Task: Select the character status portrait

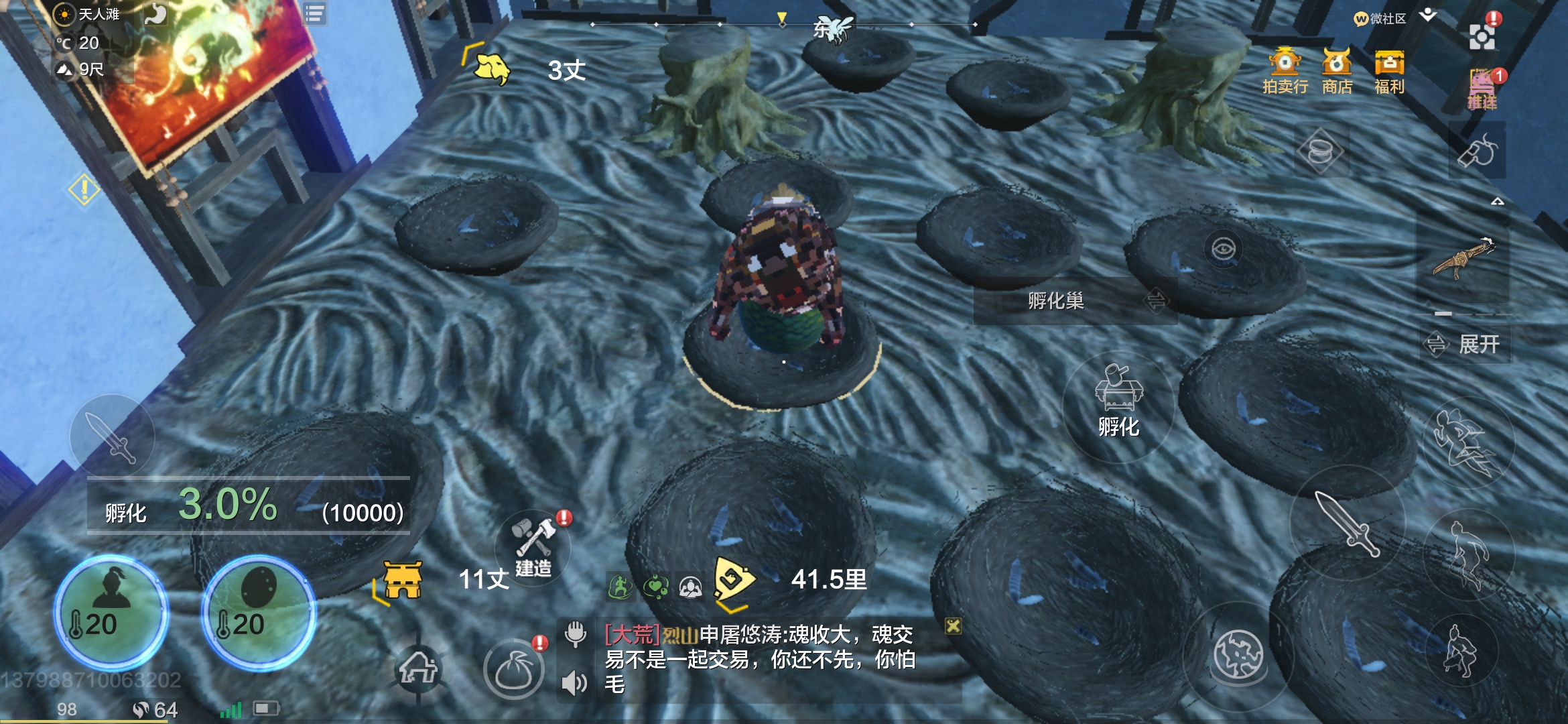Action: click(111, 610)
